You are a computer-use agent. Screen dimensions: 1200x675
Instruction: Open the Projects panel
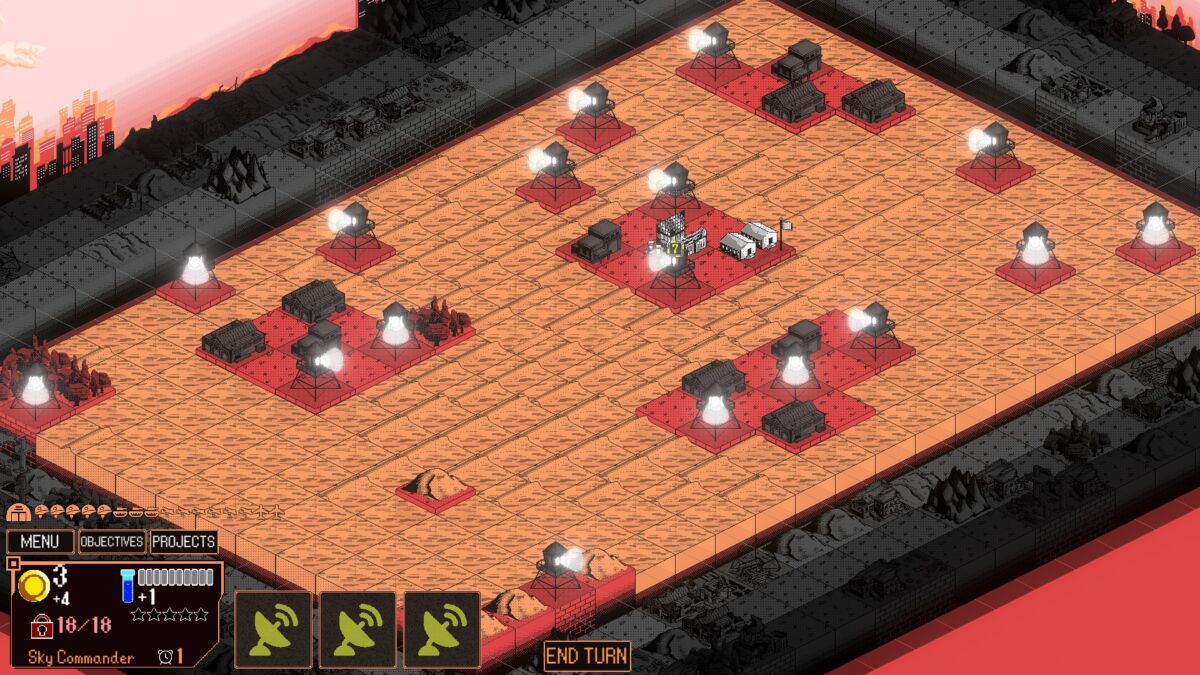point(184,542)
